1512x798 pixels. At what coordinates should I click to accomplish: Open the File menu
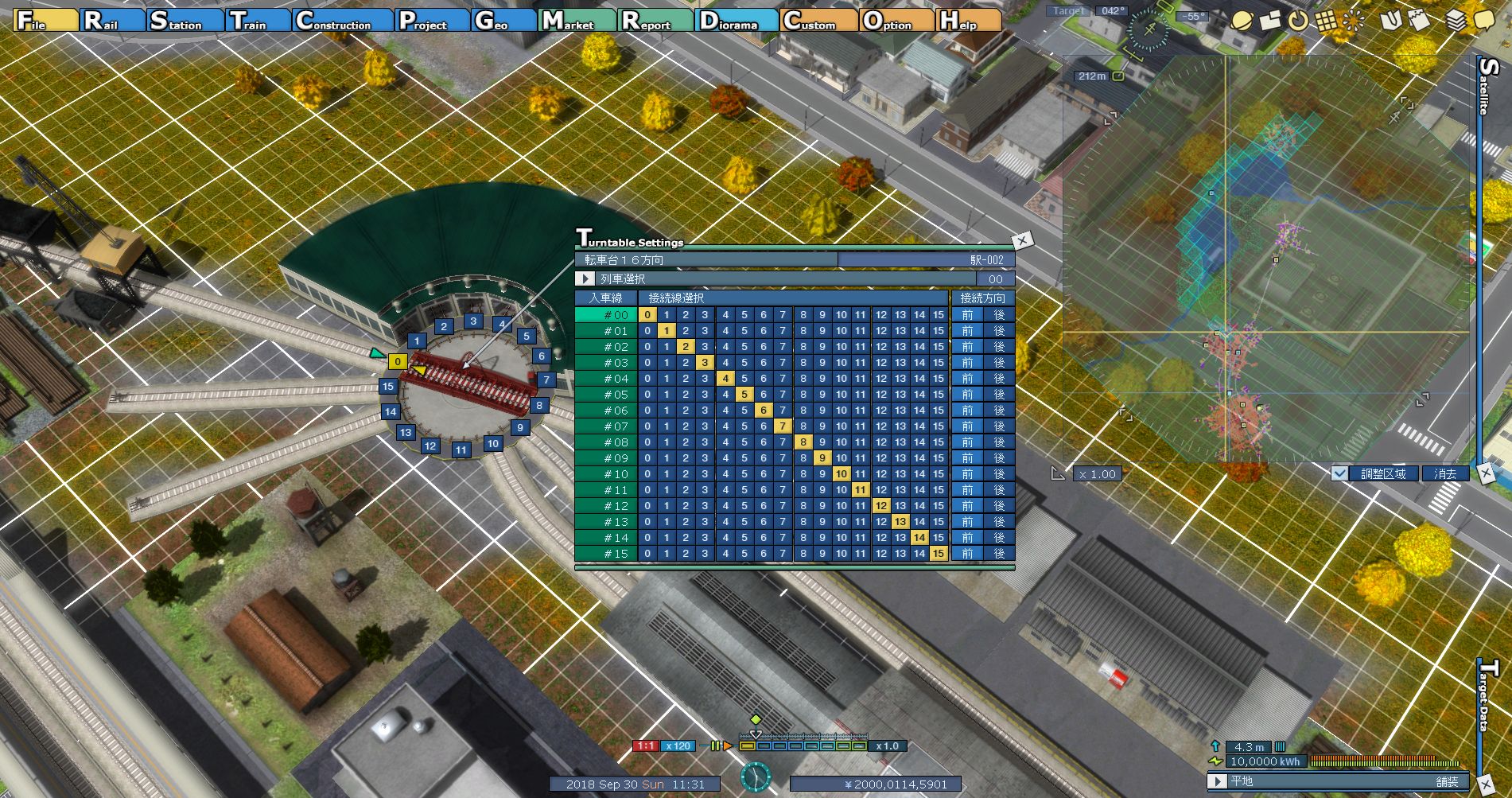[45, 21]
